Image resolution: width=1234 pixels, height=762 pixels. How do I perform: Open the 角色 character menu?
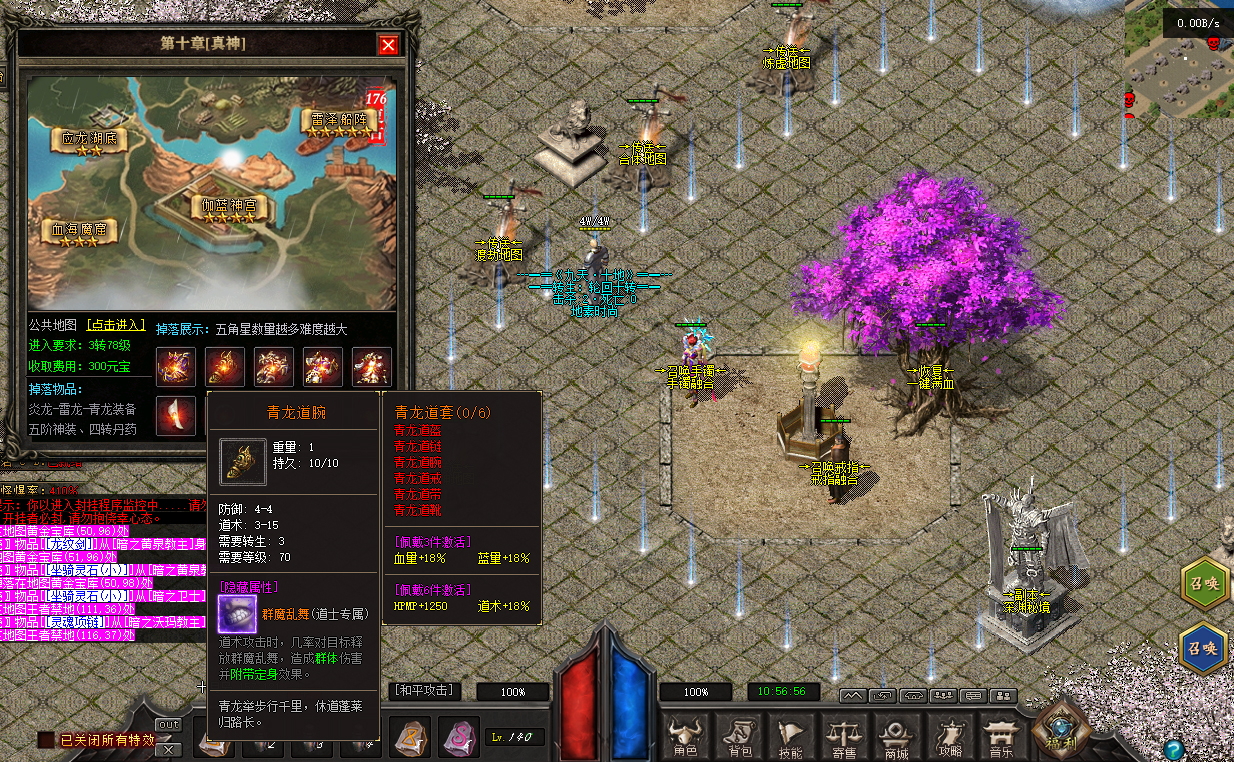686,738
